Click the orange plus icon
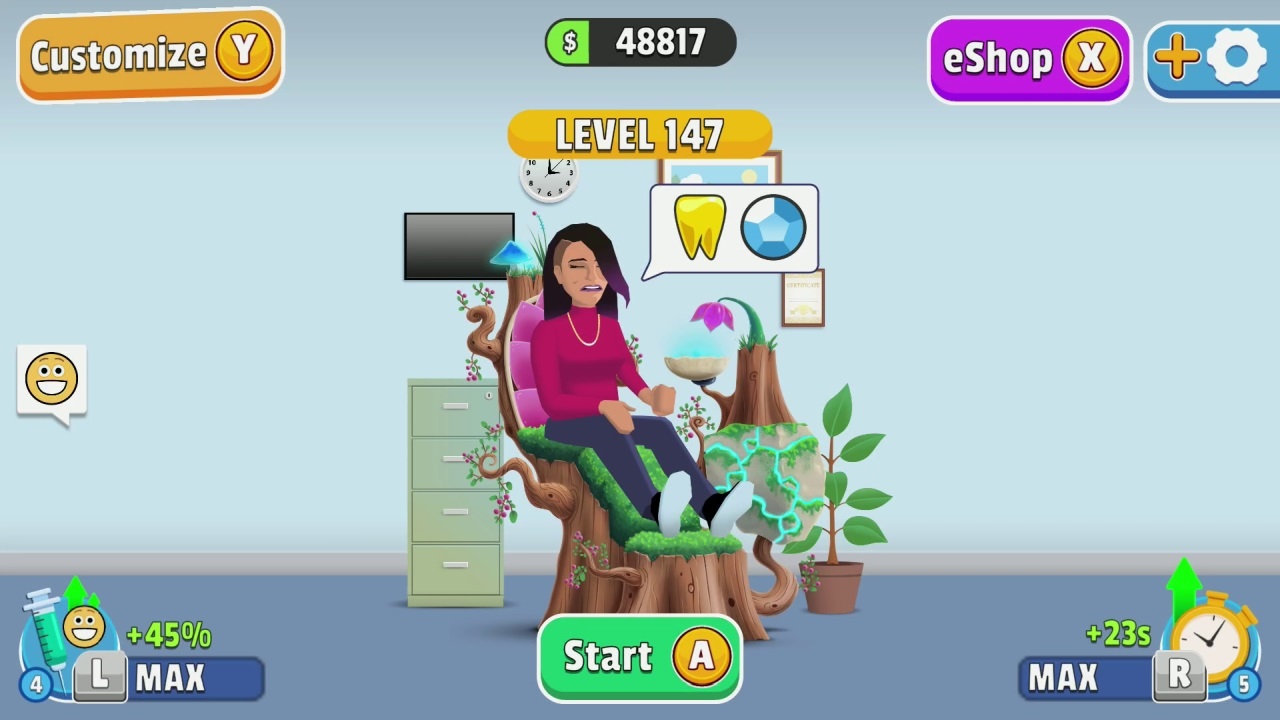The width and height of the screenshot is (1280, 720). click(x=1176, y=57)
